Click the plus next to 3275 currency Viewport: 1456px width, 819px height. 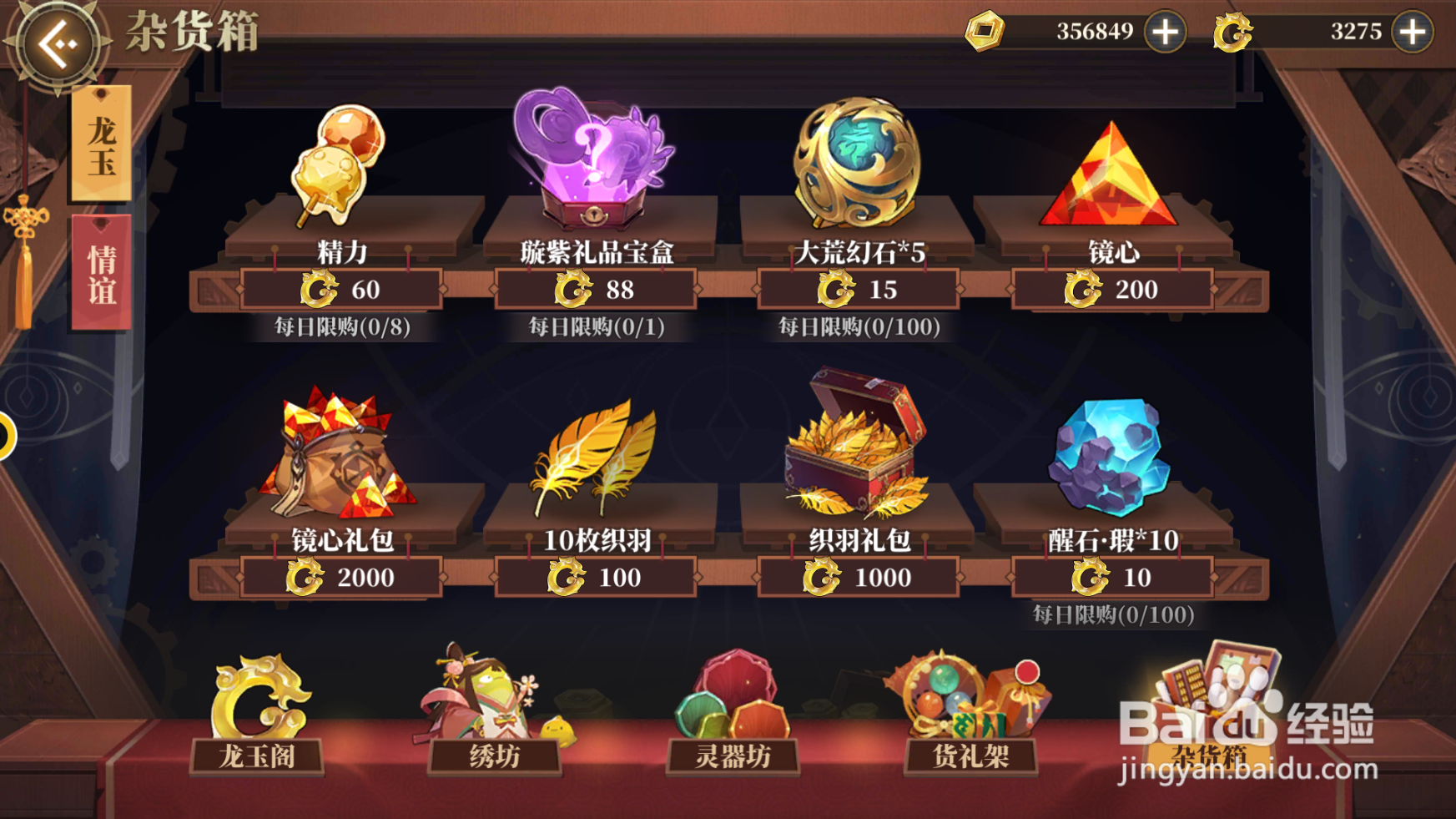(x=1412, y=33)
